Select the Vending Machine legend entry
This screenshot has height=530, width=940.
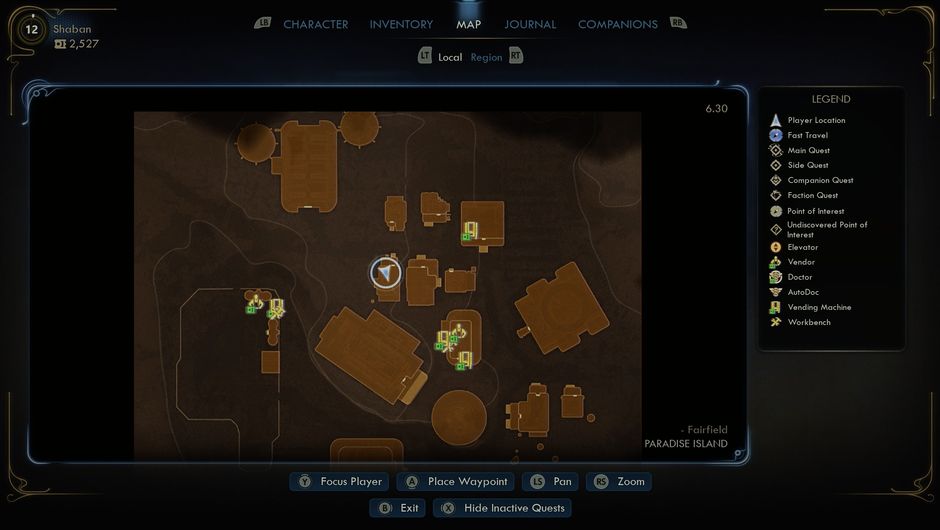(819, 307)
